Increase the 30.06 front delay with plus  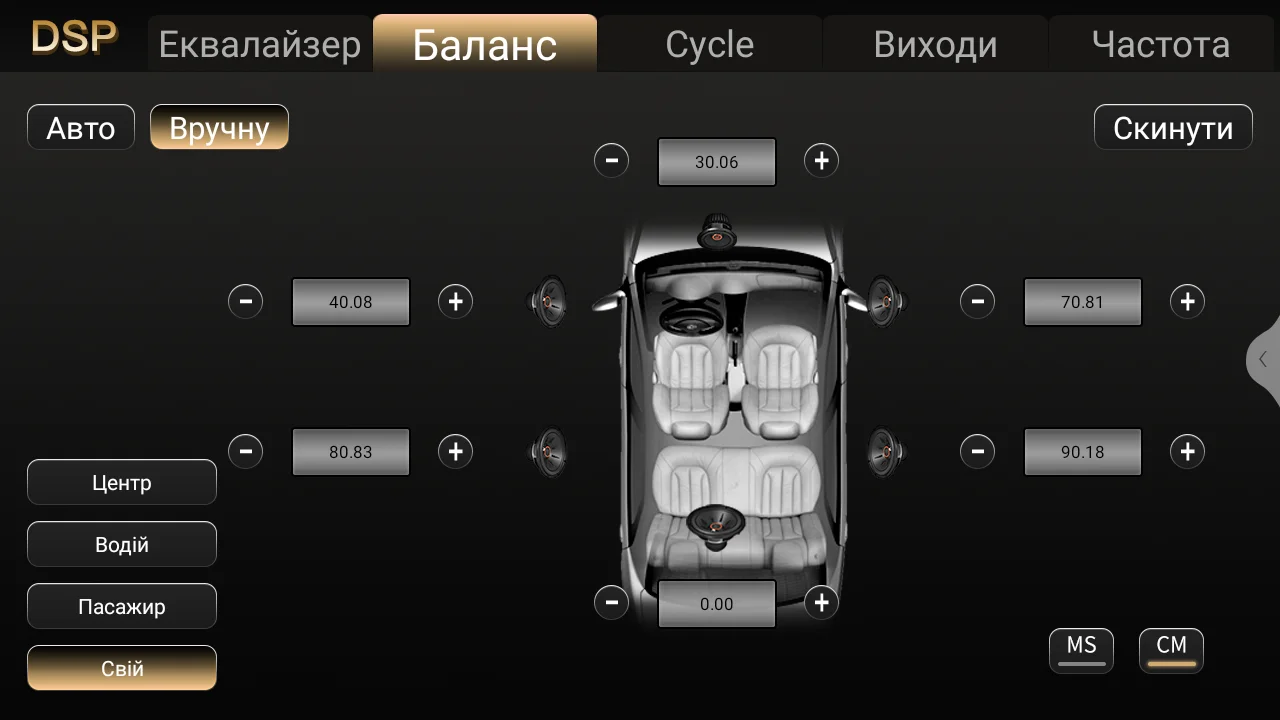click(821, 161)
